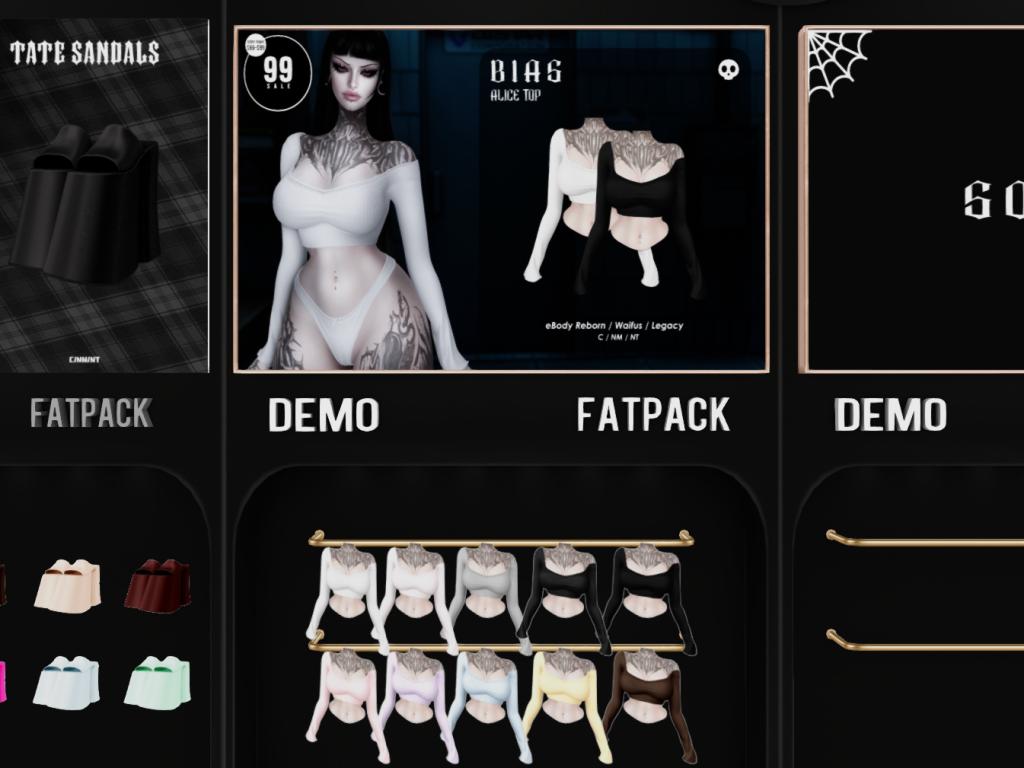Select the dark red Tate sandals
Viewport: 1024px width, 768px height.
157,586
